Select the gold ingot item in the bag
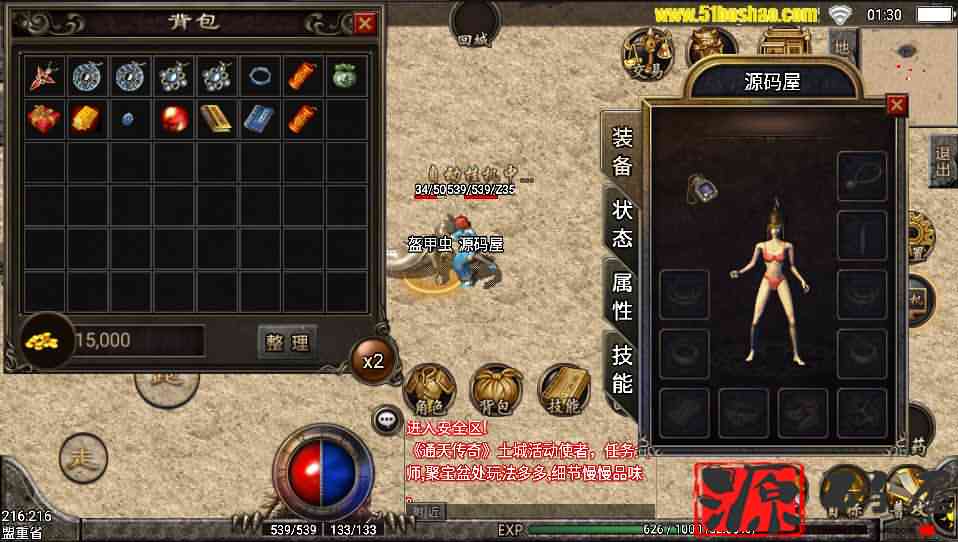Image resolution: width=958 pixels, height=542 pixels. coord(86,119)
